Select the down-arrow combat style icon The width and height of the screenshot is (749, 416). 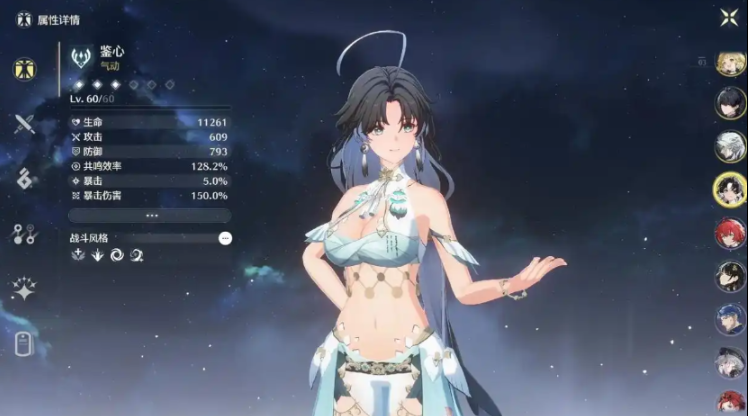[x=98, y=255]
